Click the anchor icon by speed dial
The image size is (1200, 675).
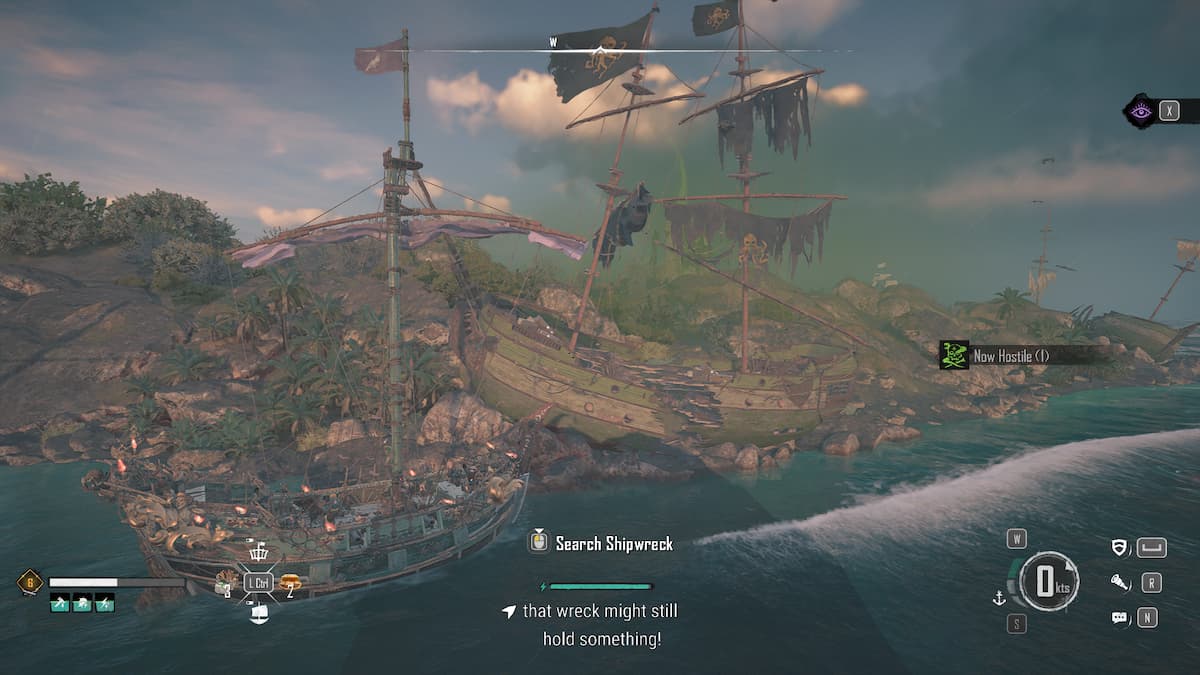997,598
